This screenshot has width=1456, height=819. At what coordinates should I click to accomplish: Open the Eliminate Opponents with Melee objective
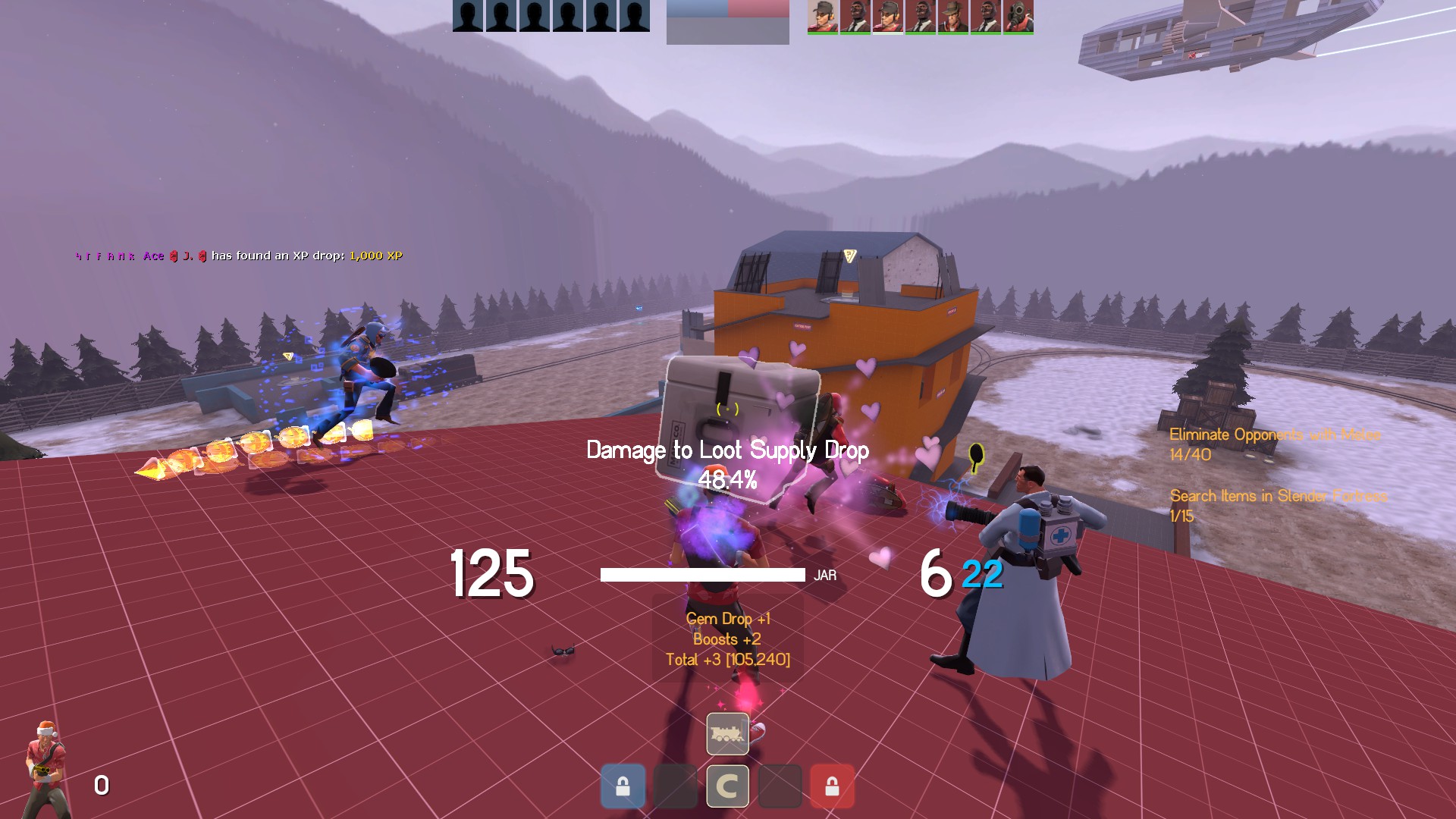1274,444
